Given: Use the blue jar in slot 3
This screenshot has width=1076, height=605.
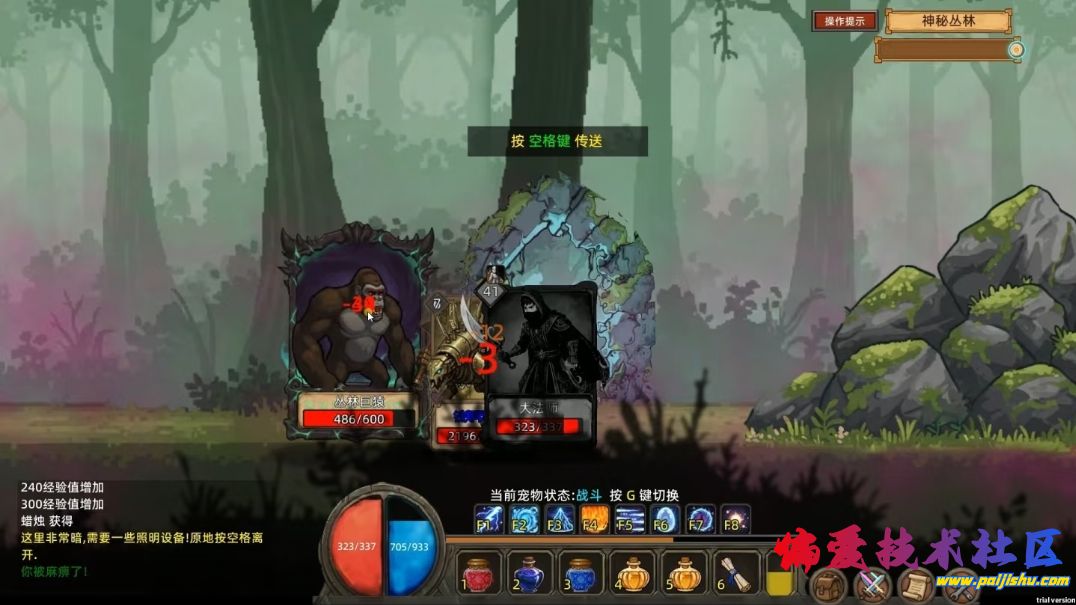Looking at the screenshot, I should coord(582,575).
